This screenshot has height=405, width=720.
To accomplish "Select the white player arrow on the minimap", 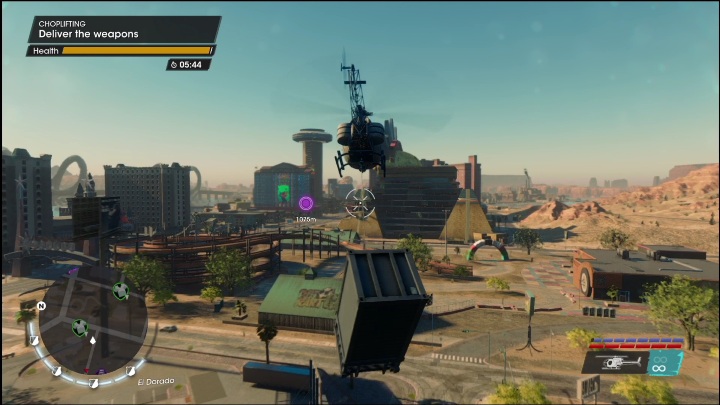I will click(x=92, y=340).
